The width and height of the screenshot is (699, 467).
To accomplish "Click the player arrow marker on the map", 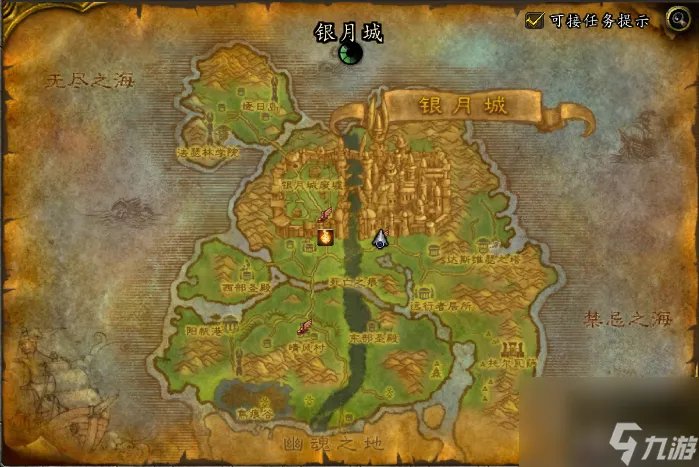I will tap(381, 238).
